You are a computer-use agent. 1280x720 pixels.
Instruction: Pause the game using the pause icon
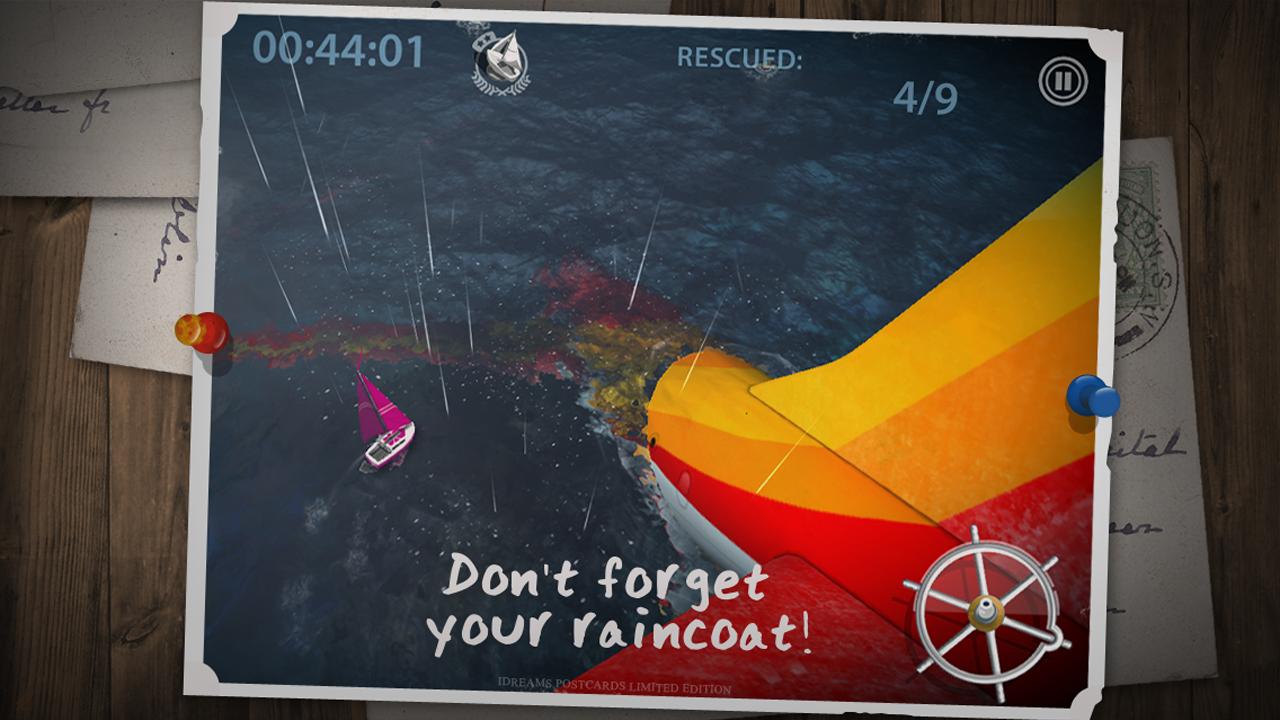coord(1063,82)
